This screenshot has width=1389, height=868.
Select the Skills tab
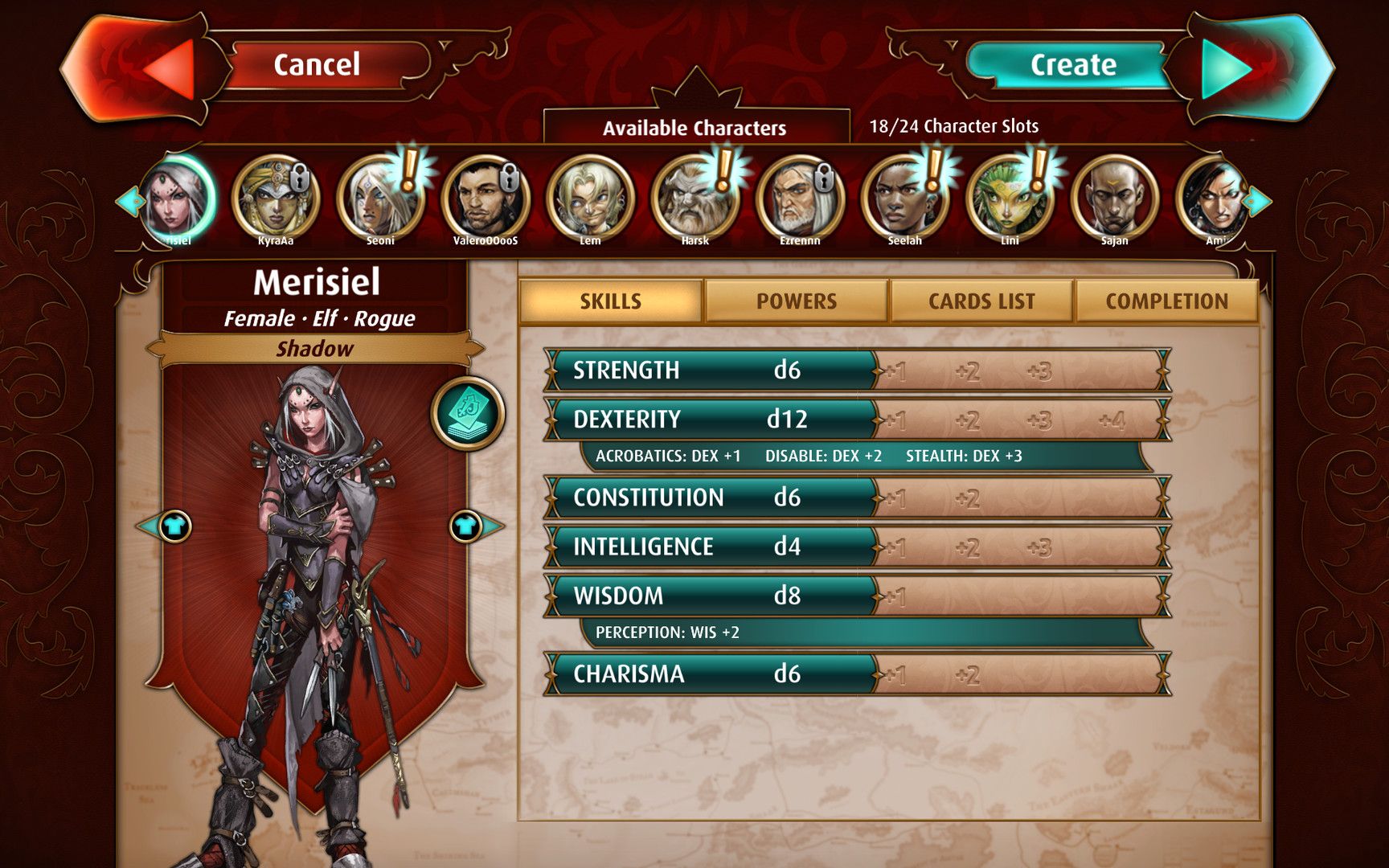click(611, 301)
